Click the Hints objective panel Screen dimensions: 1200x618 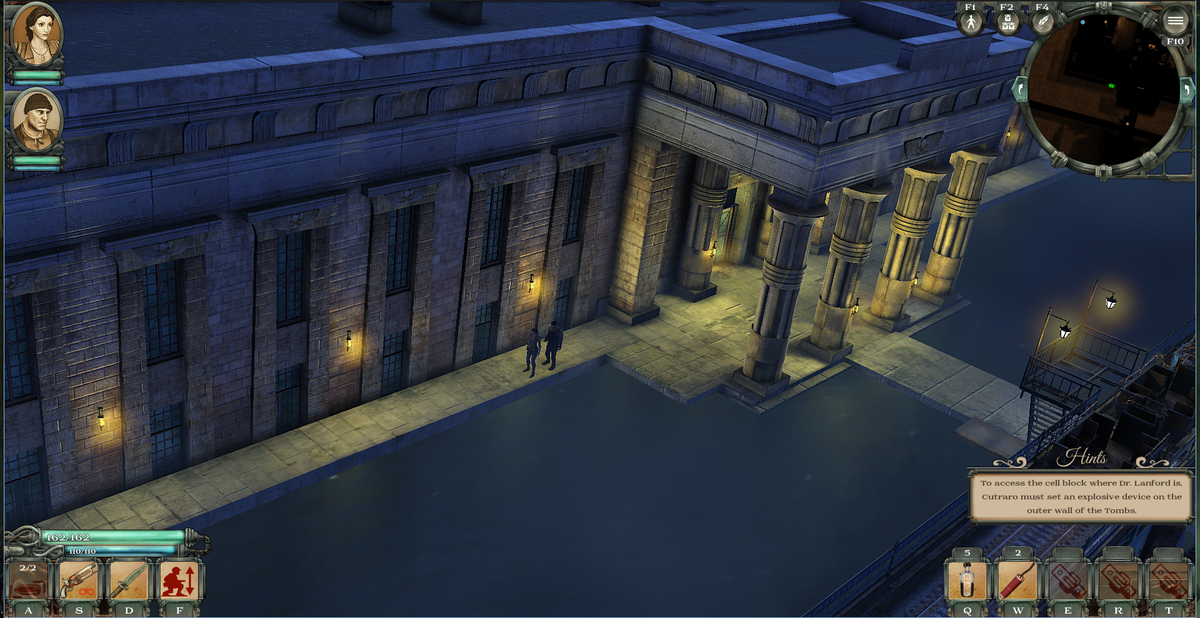[x=1081, y=495]
